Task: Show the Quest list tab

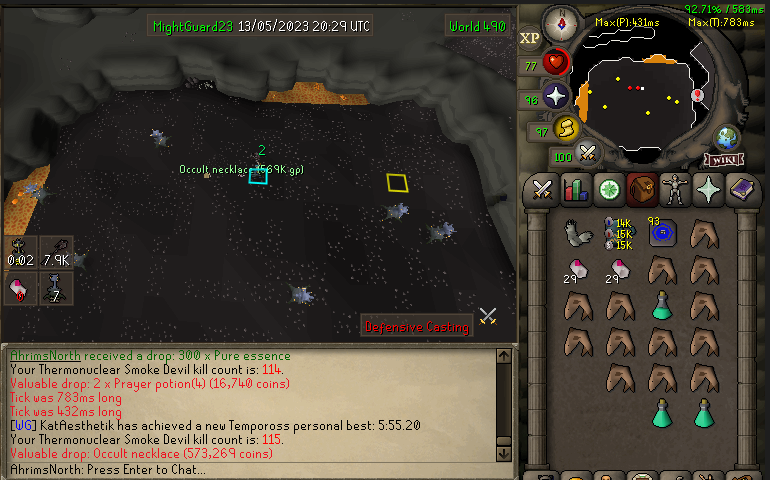Action: pos(608,188)
